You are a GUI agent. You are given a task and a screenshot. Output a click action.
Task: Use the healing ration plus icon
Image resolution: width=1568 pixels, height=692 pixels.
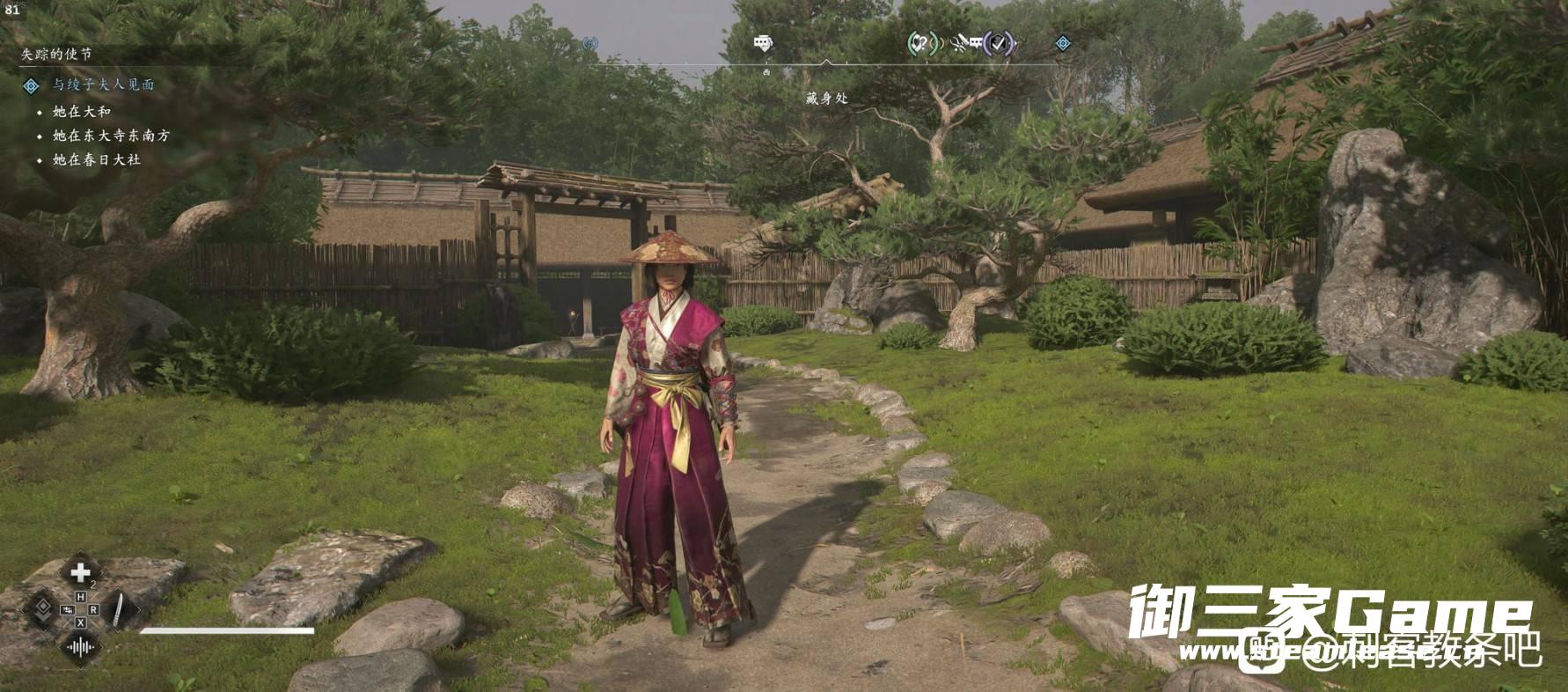click(80, 573)
